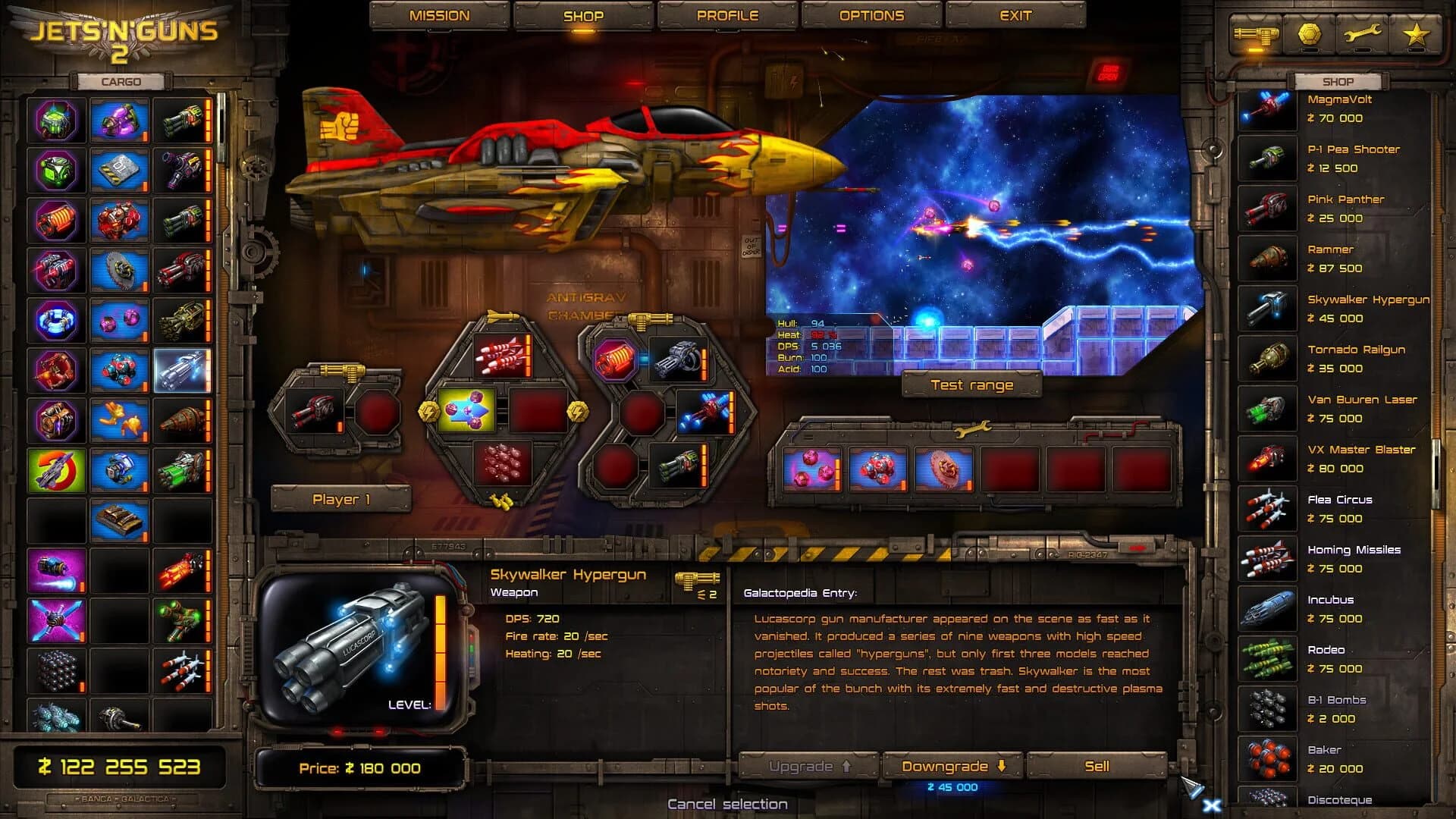Click the Test range button
Viewport: 1456px width, 819px height.
point(971,385)
